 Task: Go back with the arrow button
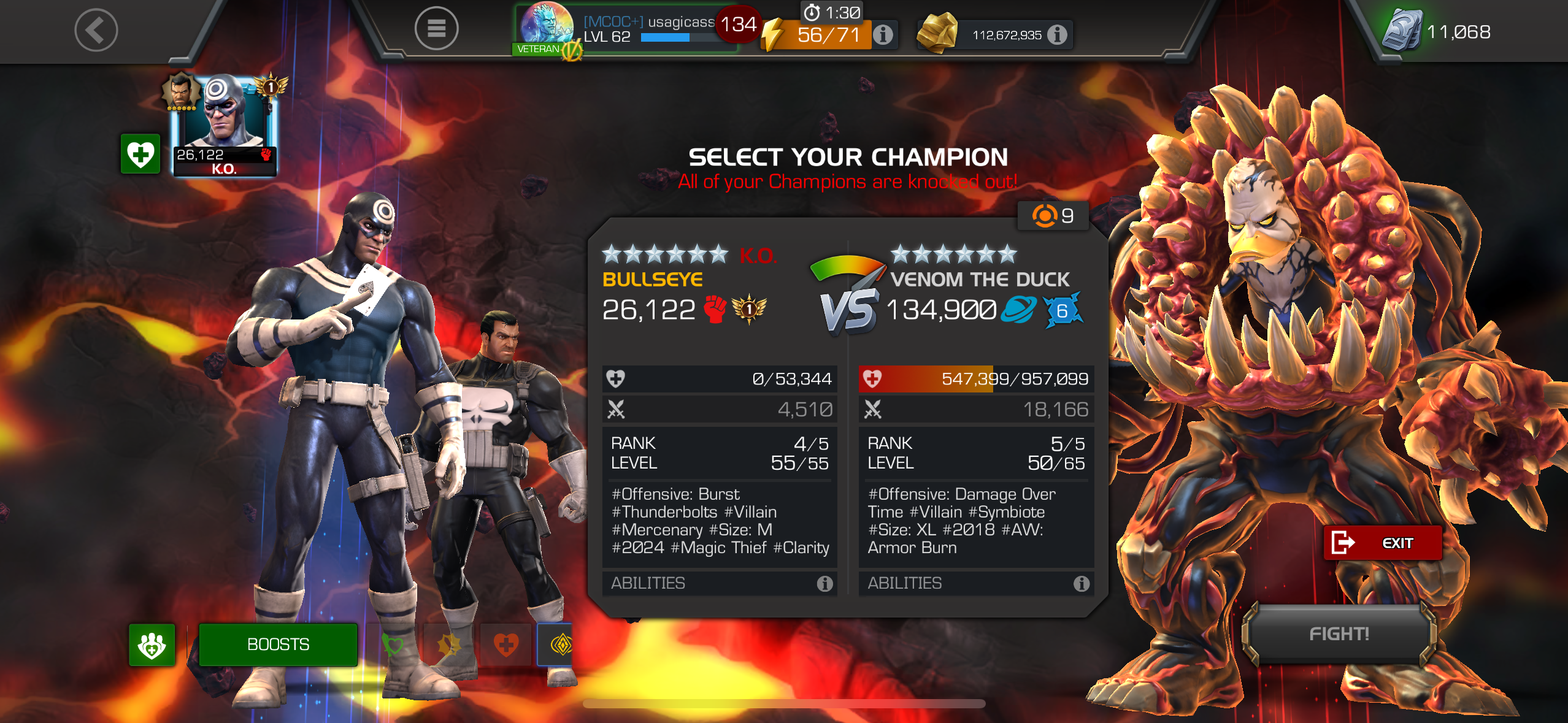(x=96, y=30)
